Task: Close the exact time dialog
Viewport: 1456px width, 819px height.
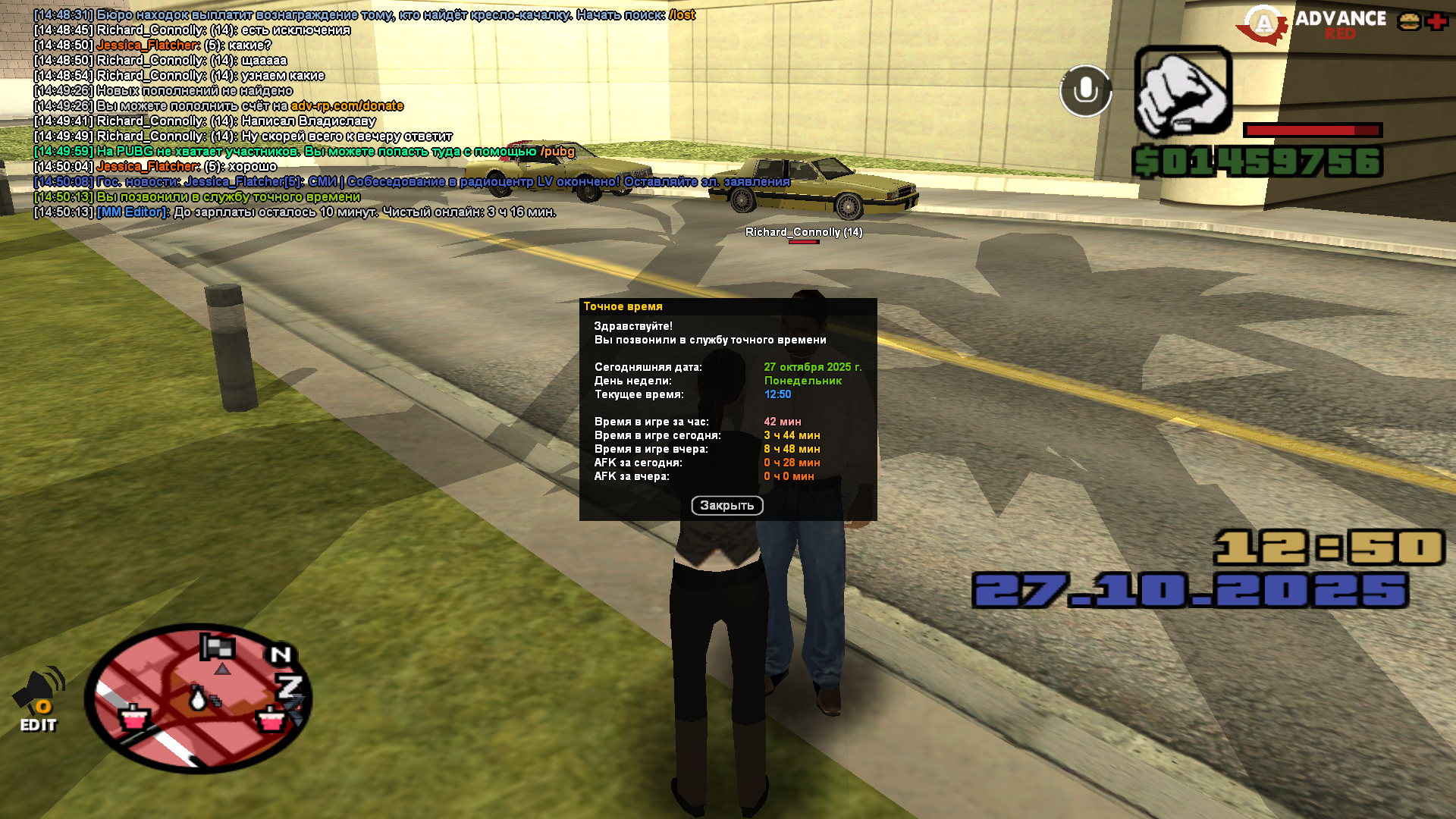Action: (726, 506)
